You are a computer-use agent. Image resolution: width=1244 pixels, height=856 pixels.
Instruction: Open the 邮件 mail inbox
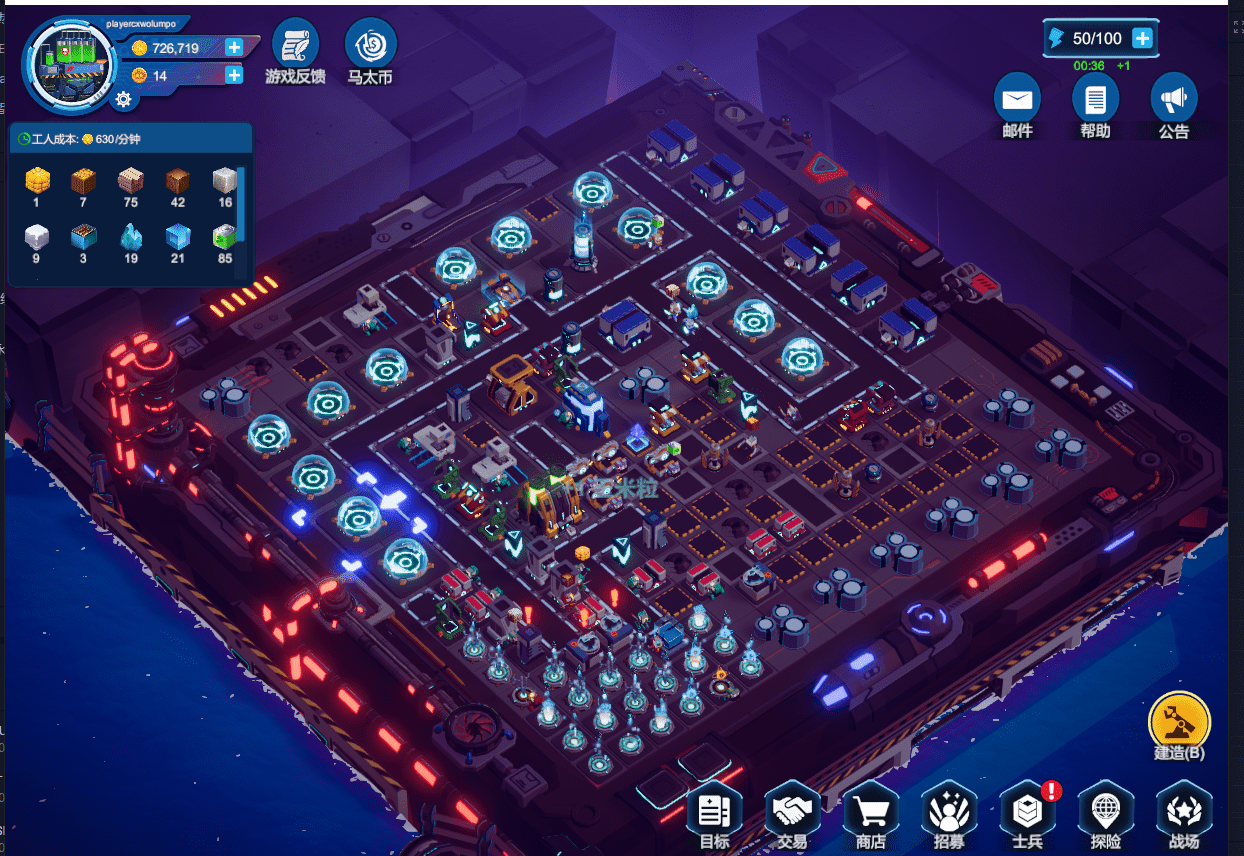click(1017, 100)
